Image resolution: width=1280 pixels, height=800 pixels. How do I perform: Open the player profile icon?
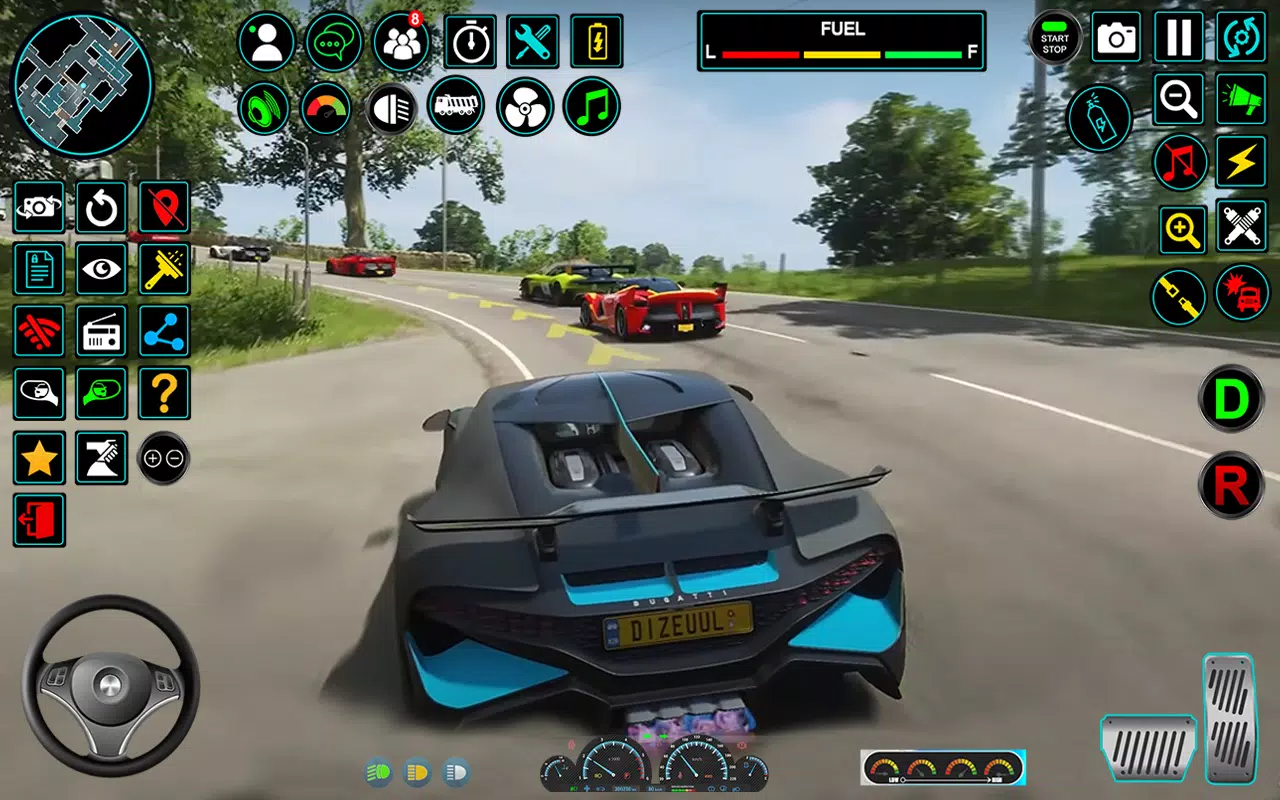point(267,41)
